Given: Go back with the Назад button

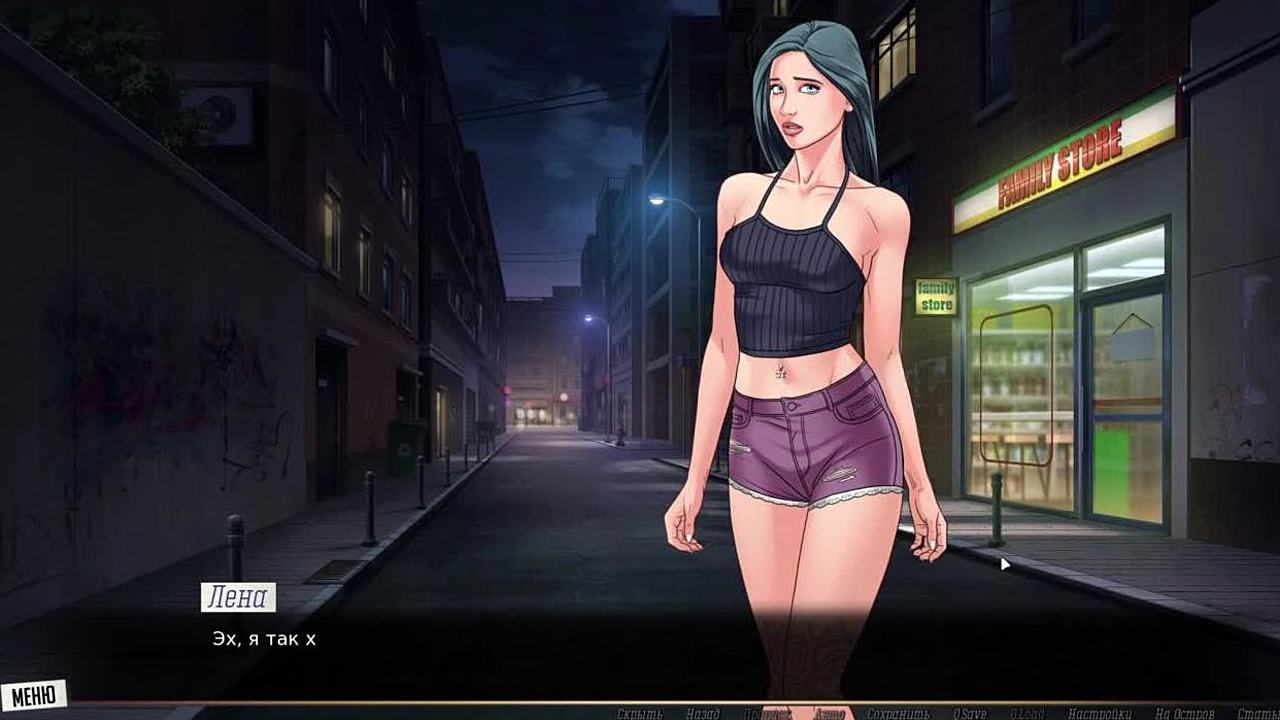Looking at the screenshot, I should [703, 713].
